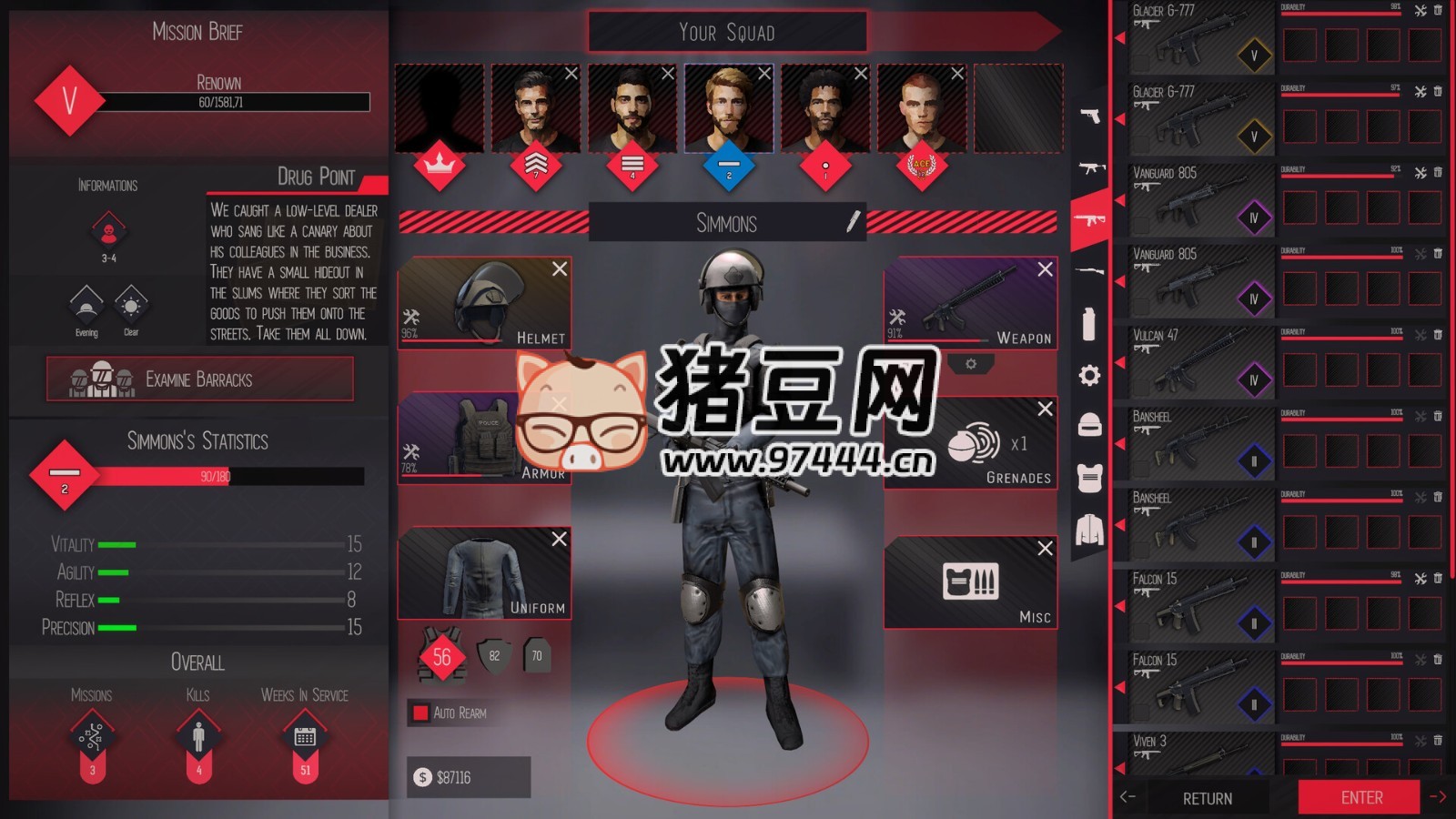Remove Simmons's helmet with the X toggle

point(560,269)
